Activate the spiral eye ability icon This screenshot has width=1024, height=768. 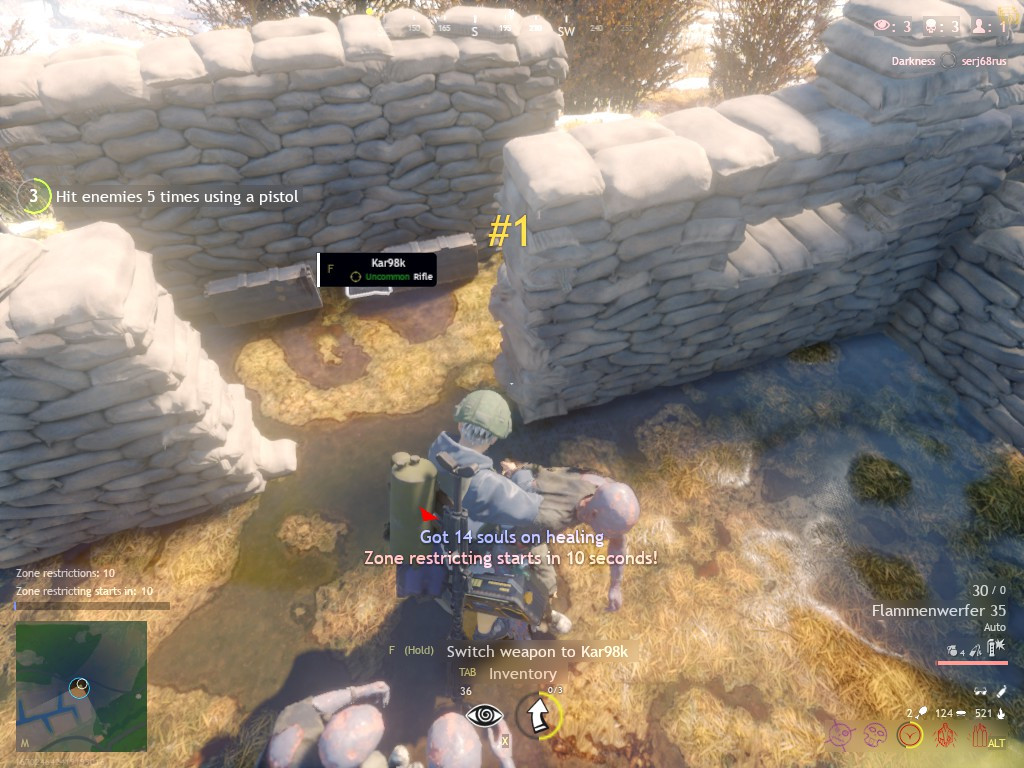click(x=484, y=715)
